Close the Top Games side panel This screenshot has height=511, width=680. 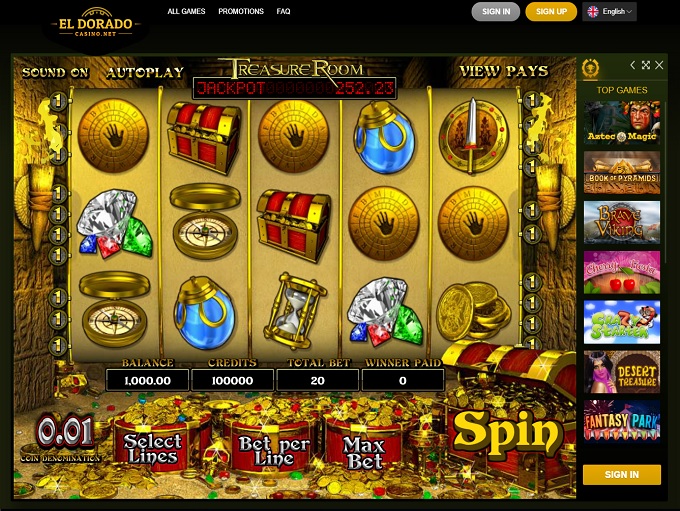pos(659,66)
